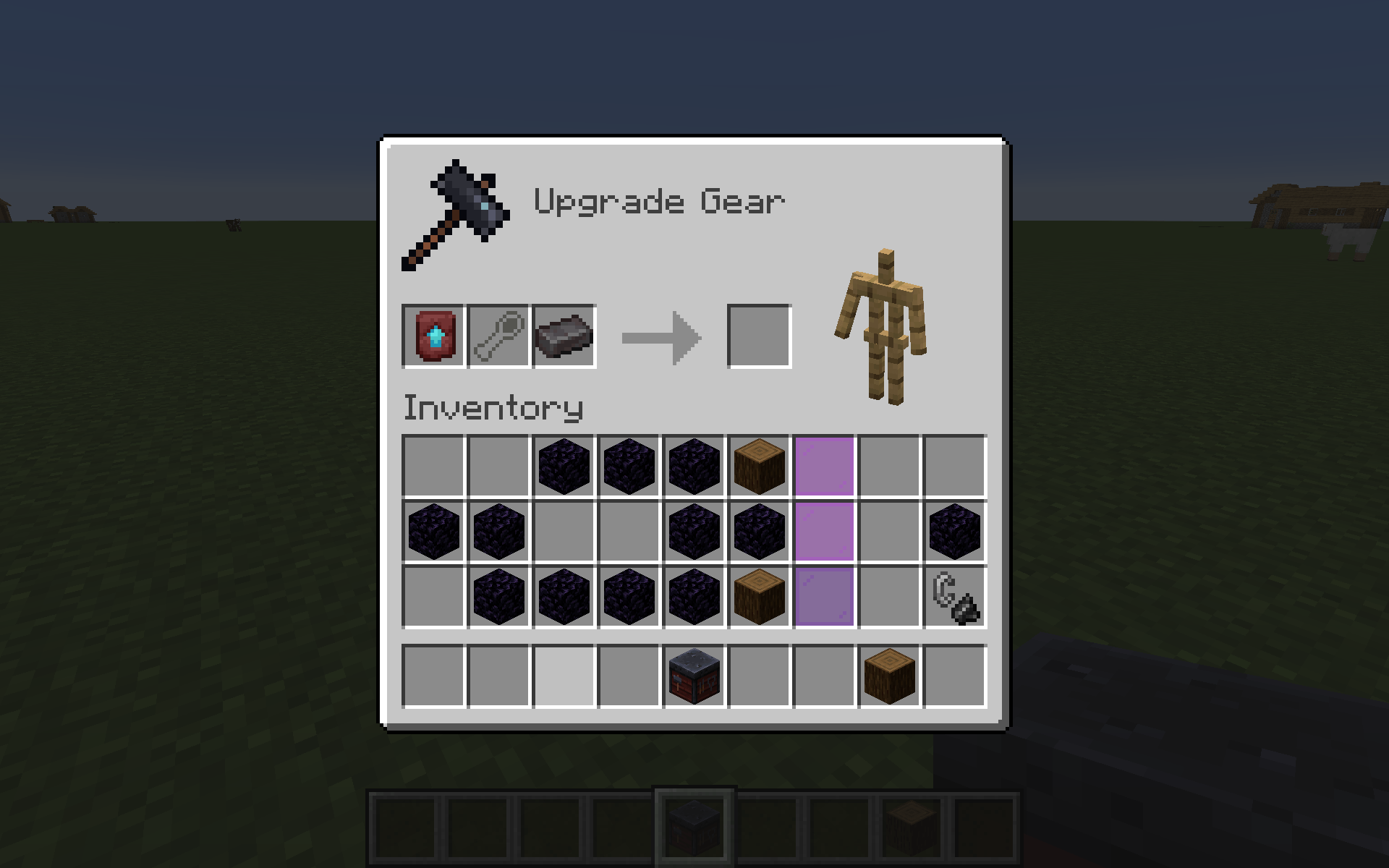Click the empty equipment input slot
1389x868 pixels.
tap(498, 334)
